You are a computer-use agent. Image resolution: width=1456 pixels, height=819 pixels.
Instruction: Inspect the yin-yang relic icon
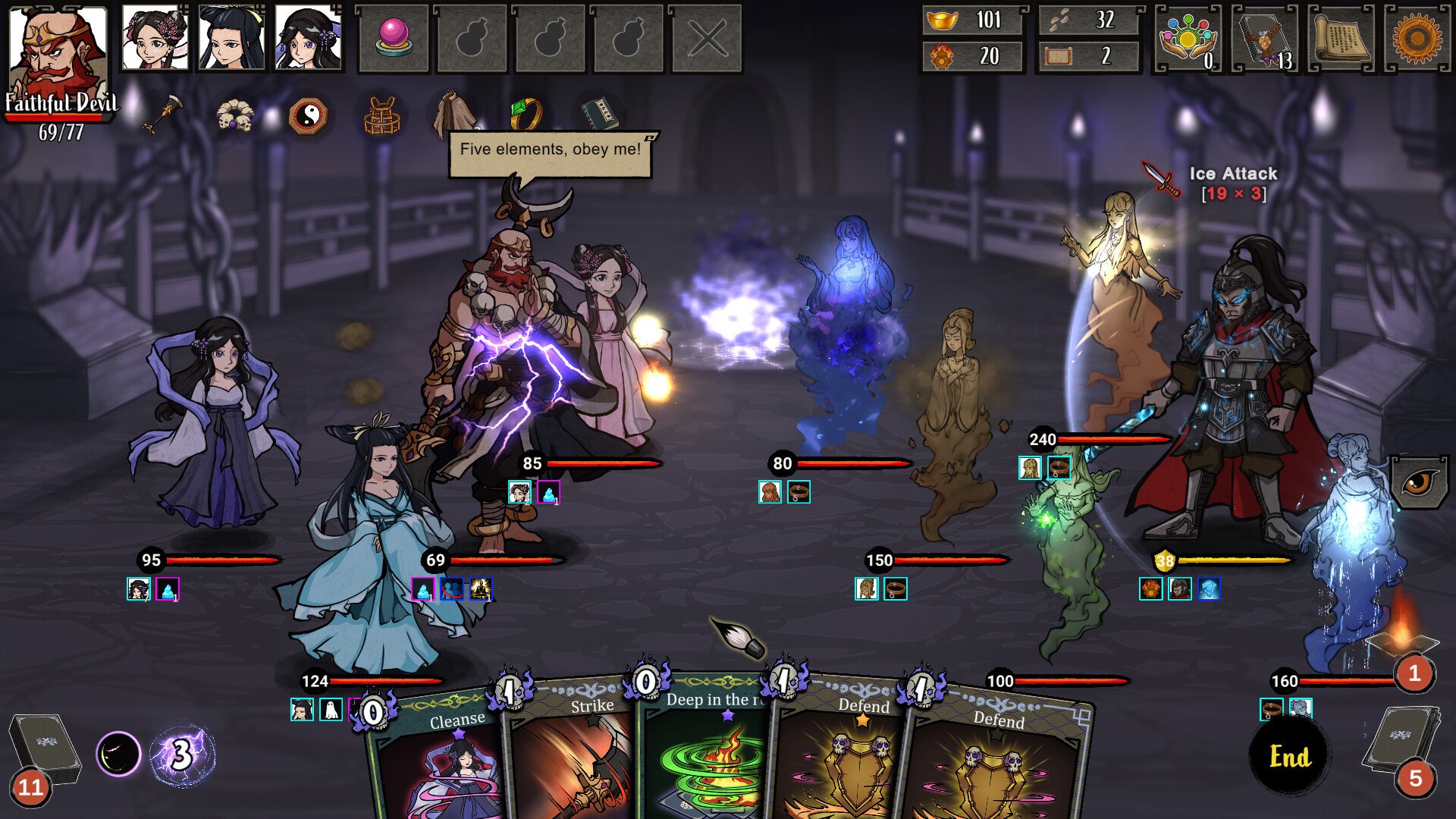click(308, 117)
